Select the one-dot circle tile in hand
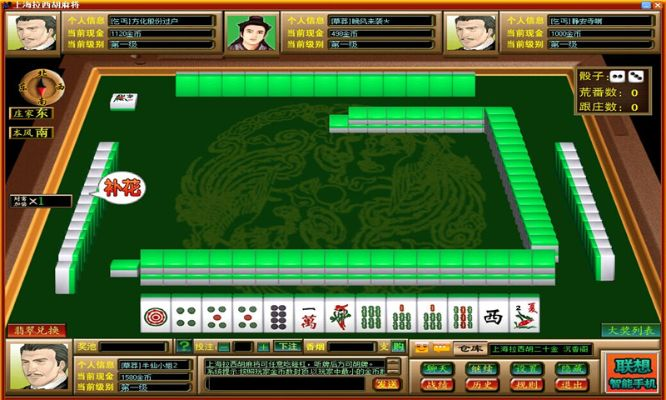 tap(155, 316)
